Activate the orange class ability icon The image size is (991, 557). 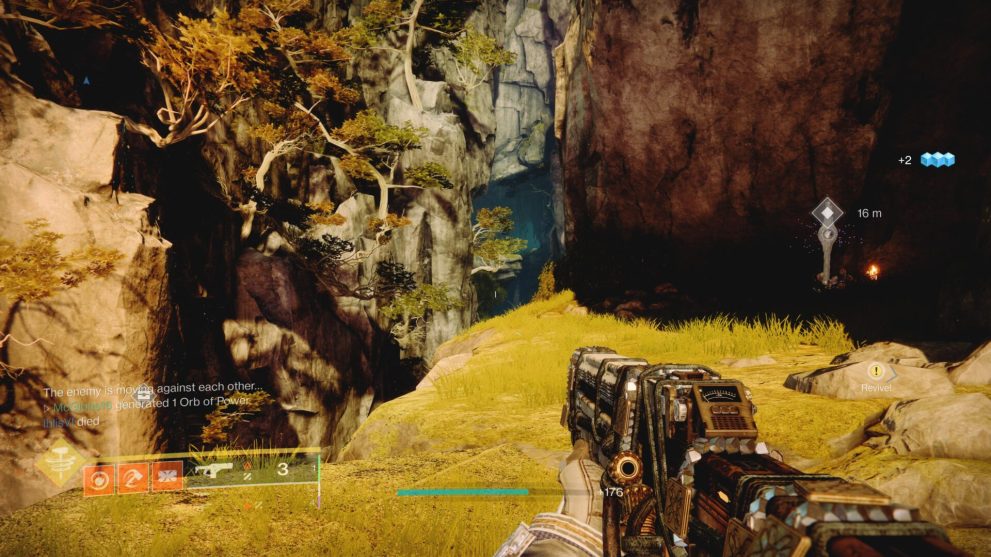point(167,476)
